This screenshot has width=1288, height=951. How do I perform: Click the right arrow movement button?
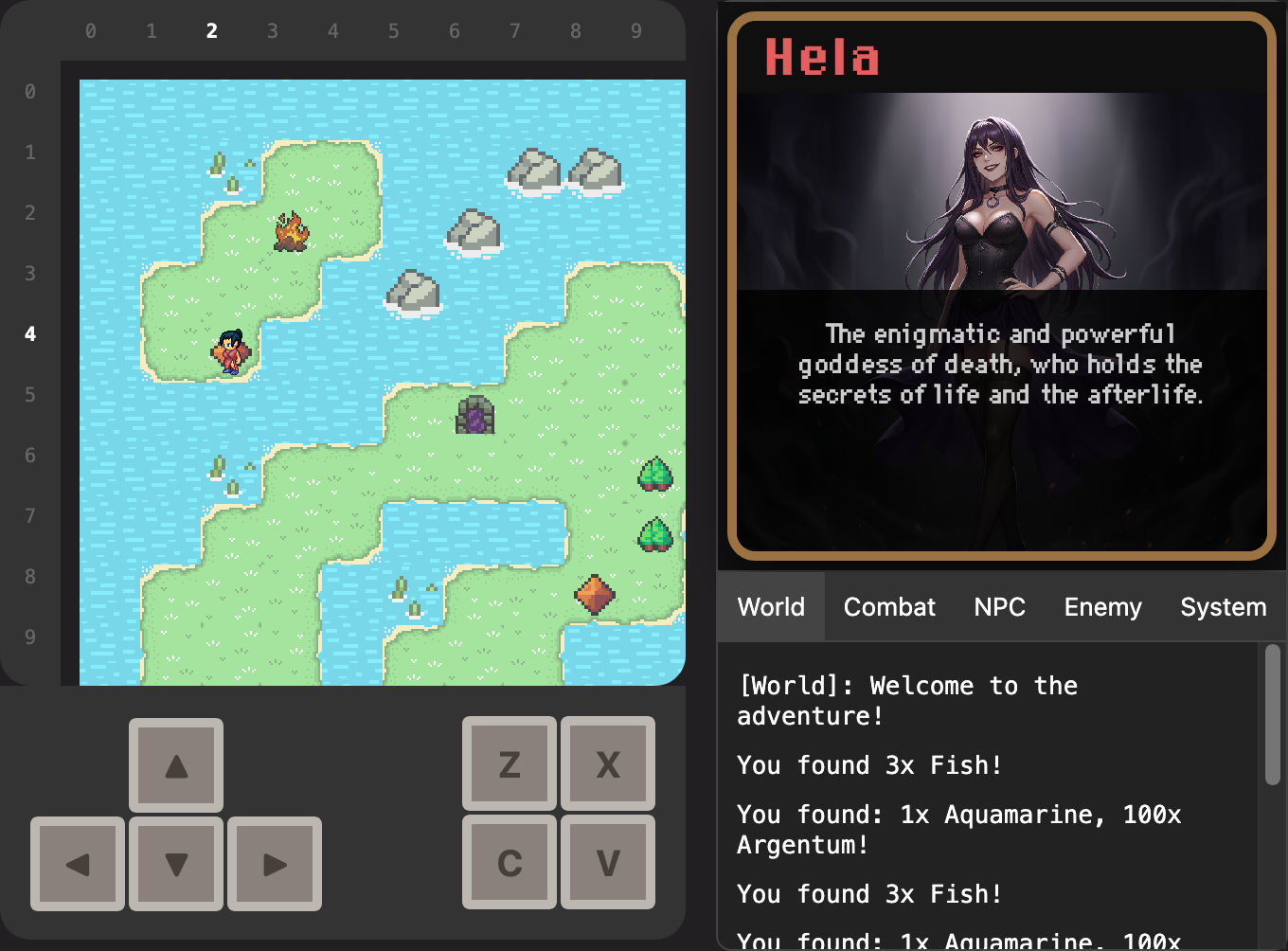pyautogui.click(x=275, y=864)
